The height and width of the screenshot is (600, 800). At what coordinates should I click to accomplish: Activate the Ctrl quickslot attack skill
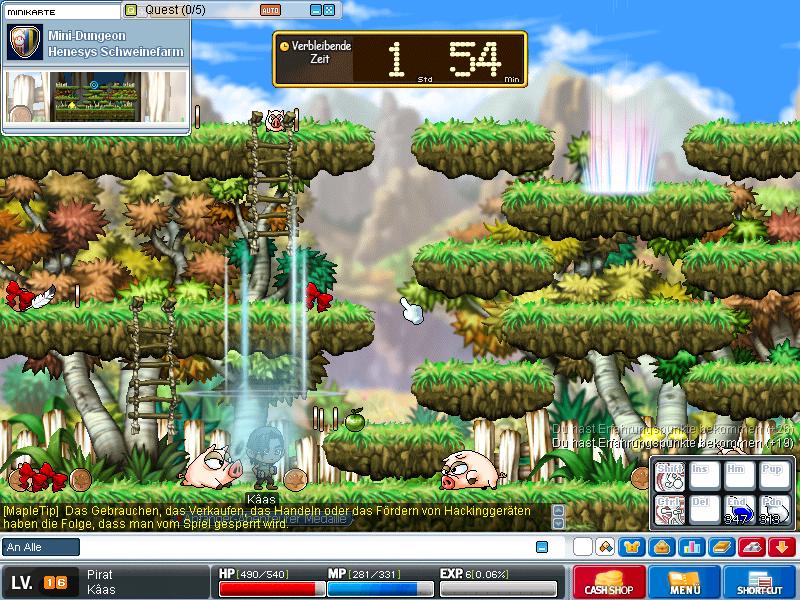669,511
